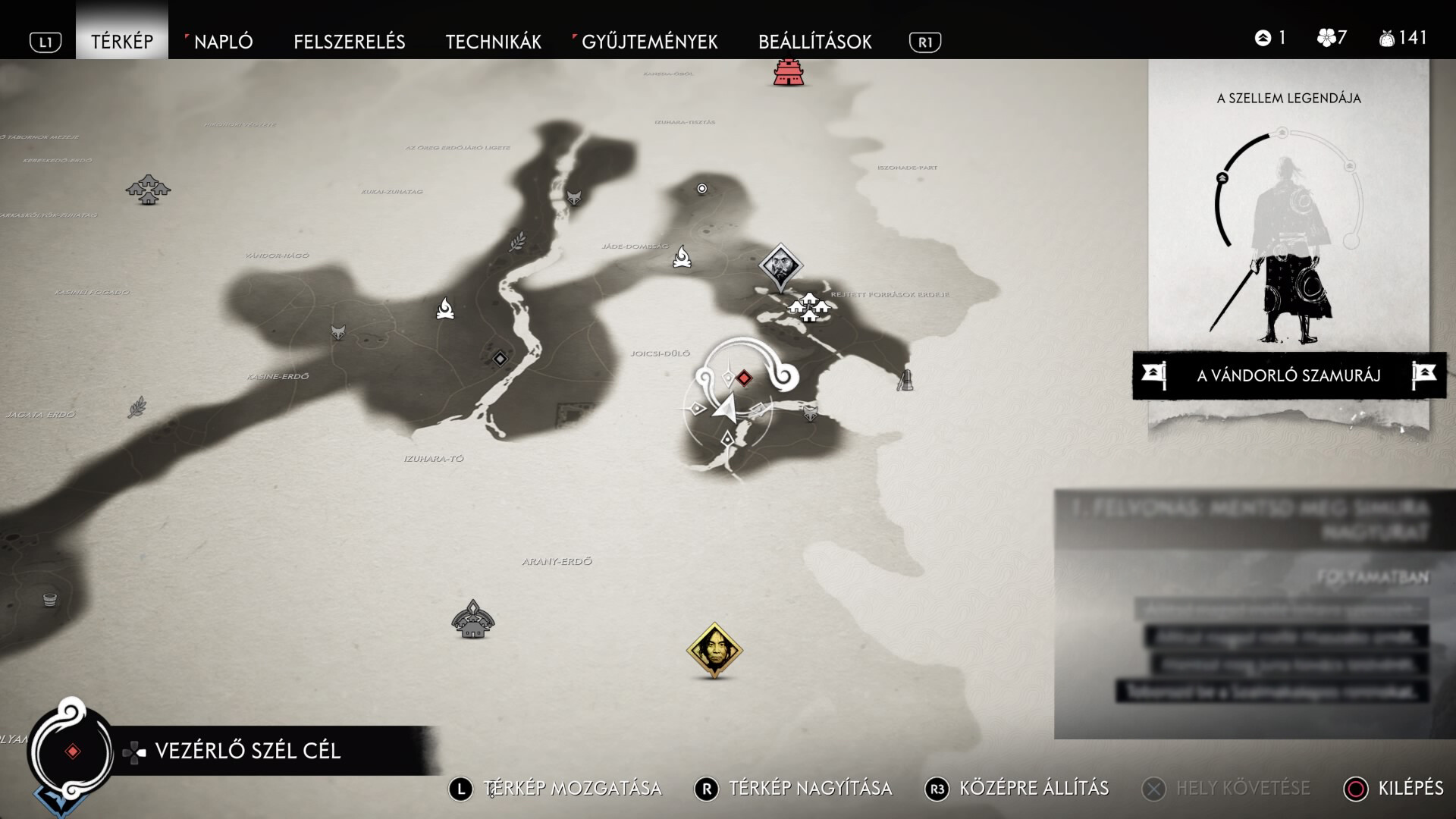Select the small circle marker north of Jáde-dombság
Image resolution: width=1456 pixels, height=819 pixels.
coord(702,189)
